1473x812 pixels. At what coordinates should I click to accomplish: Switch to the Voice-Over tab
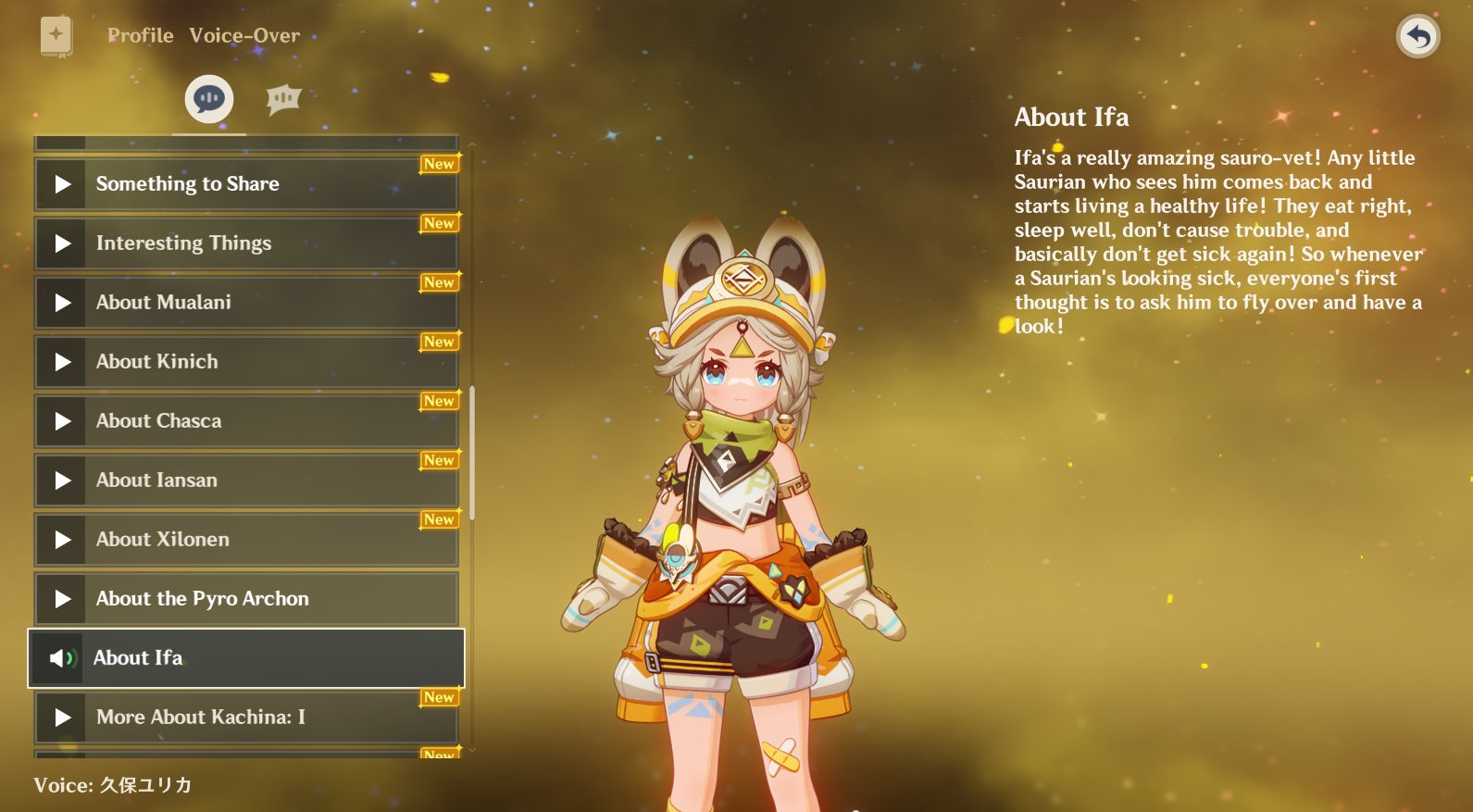(x=244, y=35)
